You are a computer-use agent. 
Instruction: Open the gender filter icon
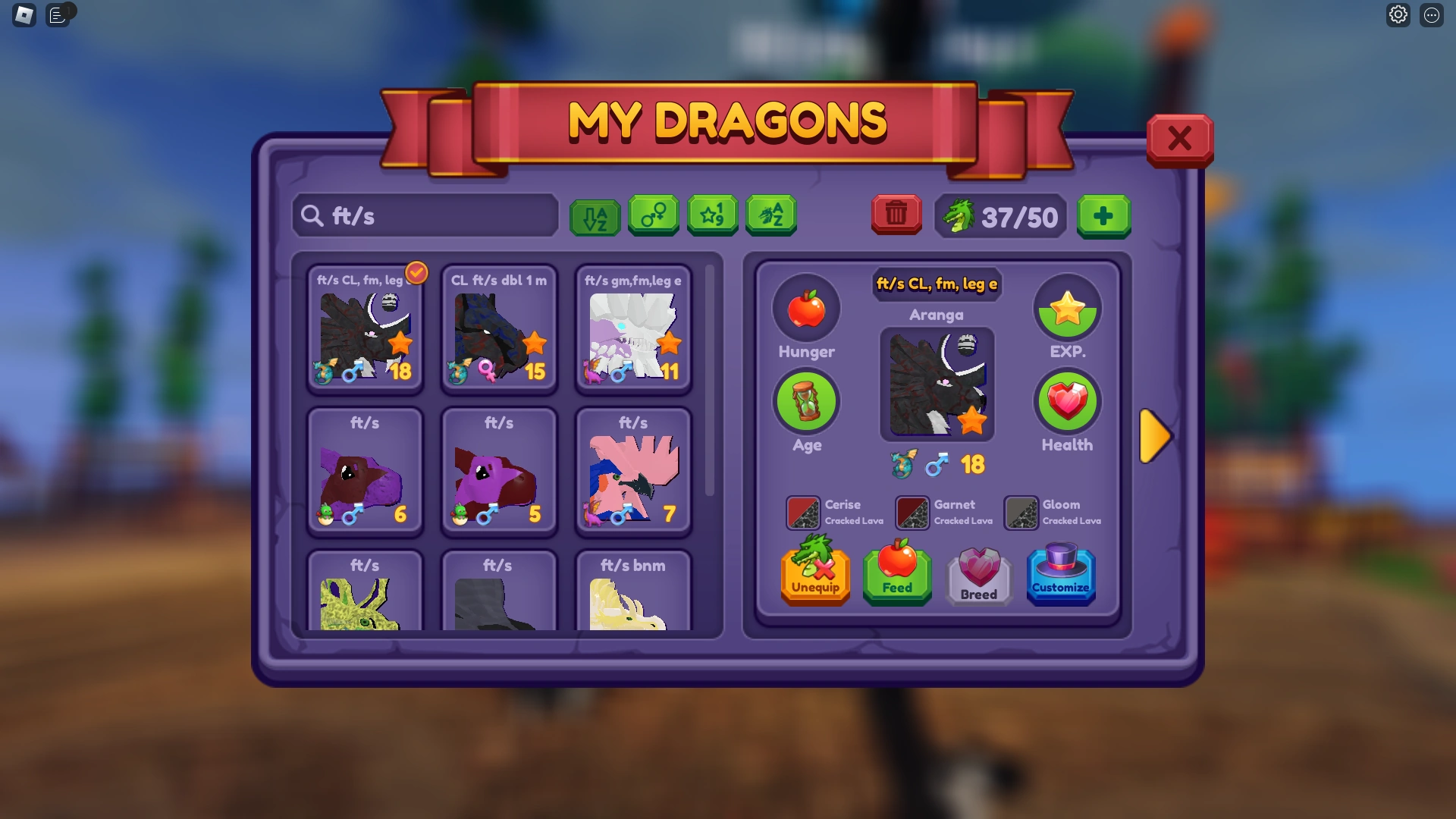pos(654,215)
